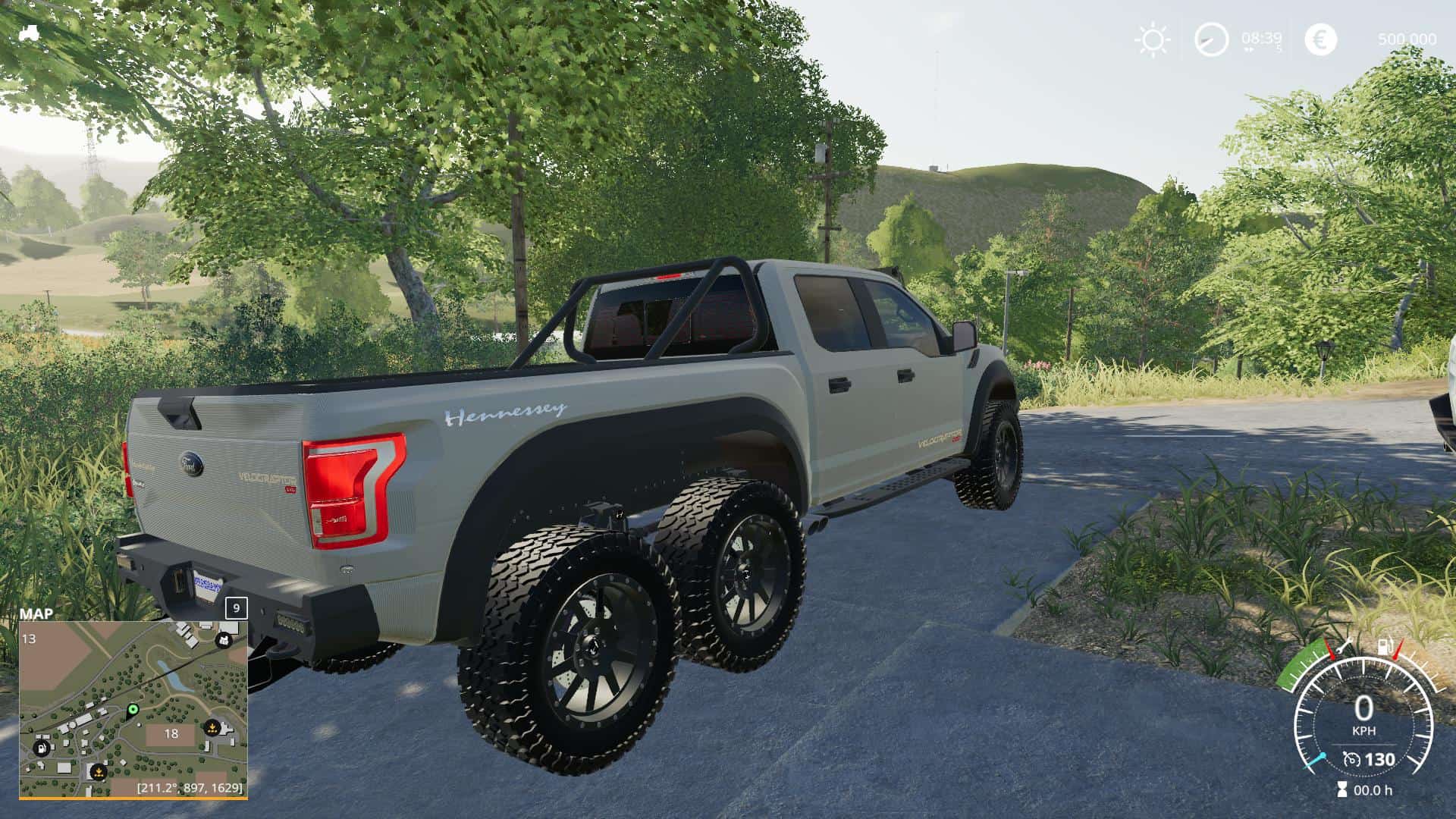Click the coordinates readout under the minimap
The height and width of the screenshot is (819, 1456).
(x=190, y=789)
